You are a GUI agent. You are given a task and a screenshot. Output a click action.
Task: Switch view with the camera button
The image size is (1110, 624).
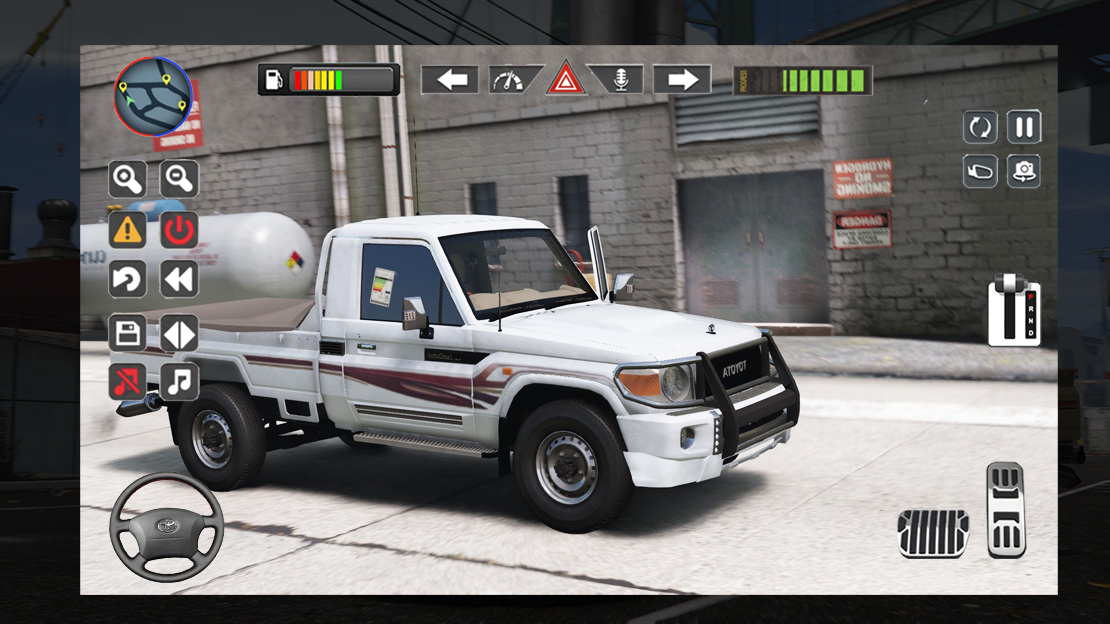pos(1024,171)
